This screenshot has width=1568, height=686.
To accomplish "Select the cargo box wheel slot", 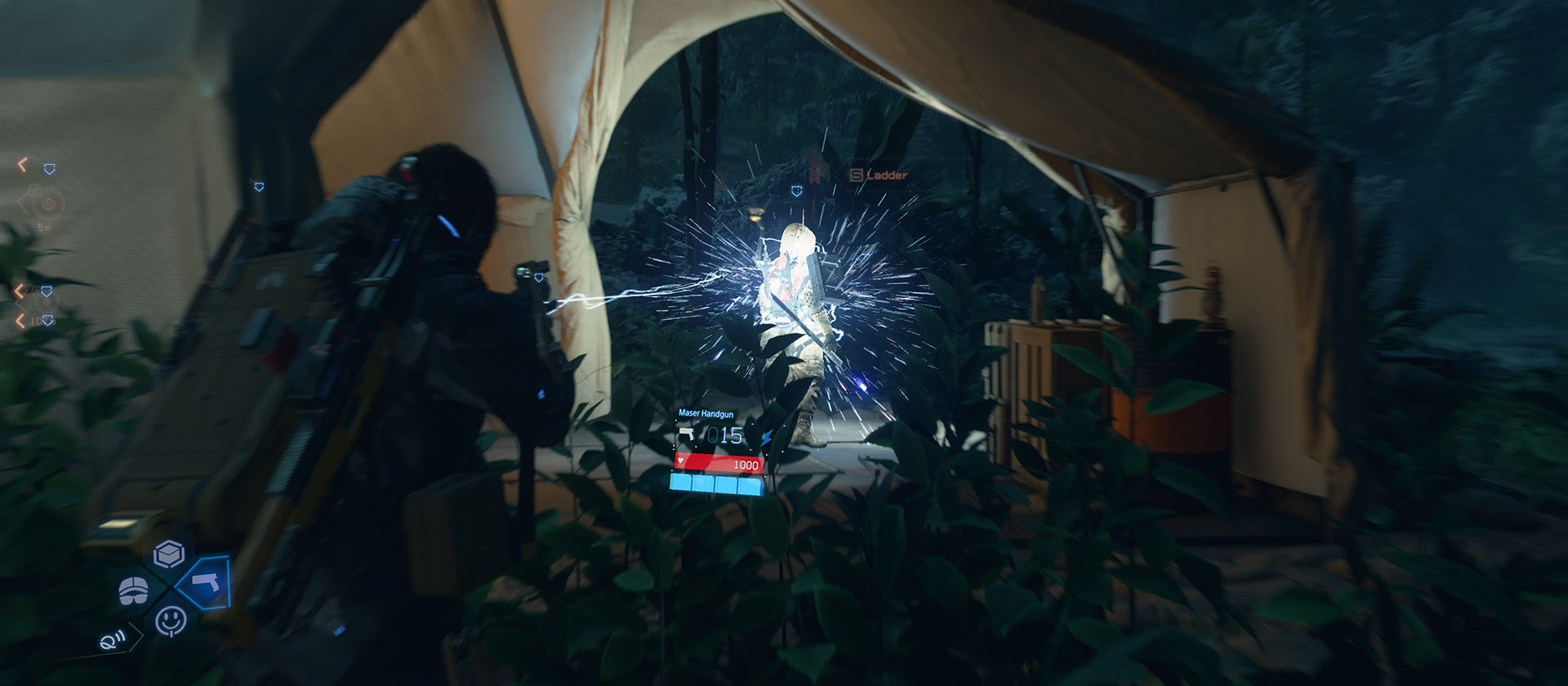I will tap(169, 555).
